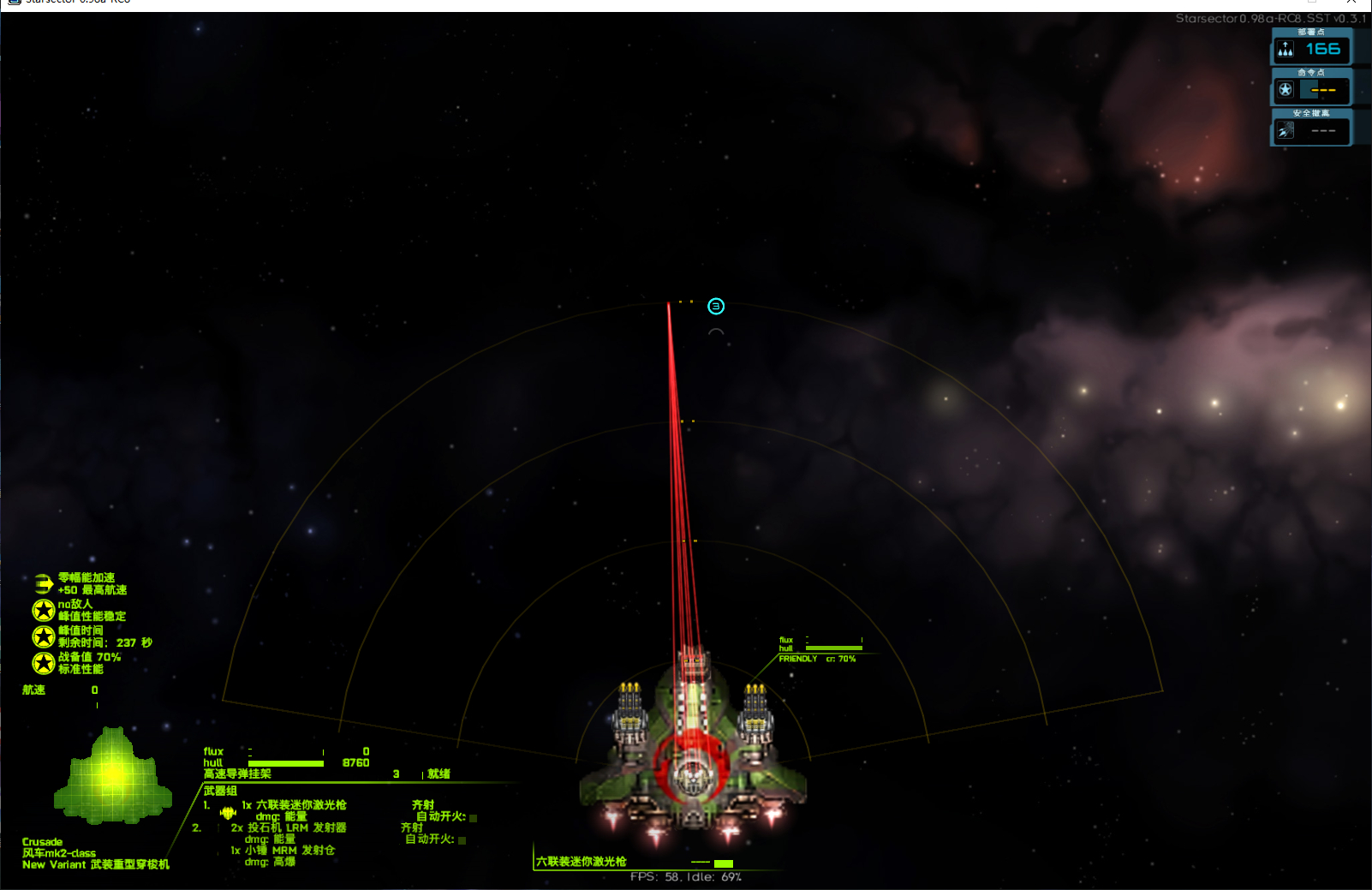Select weapon group 2 投石机 LRM 发射器
Screen dimensions: 1372x890
pos(296,827)
